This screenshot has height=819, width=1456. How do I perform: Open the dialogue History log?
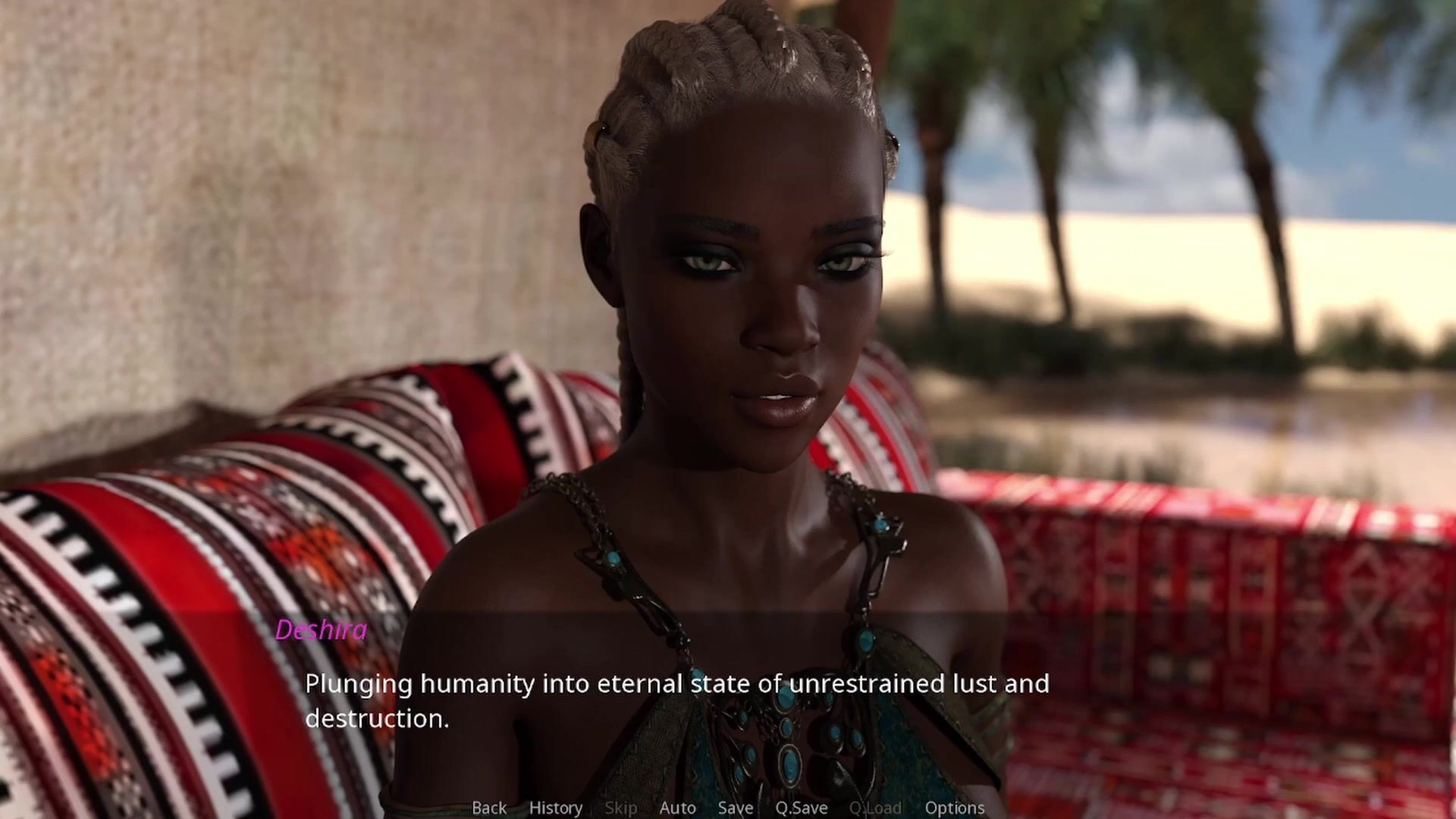pos(556,808)
